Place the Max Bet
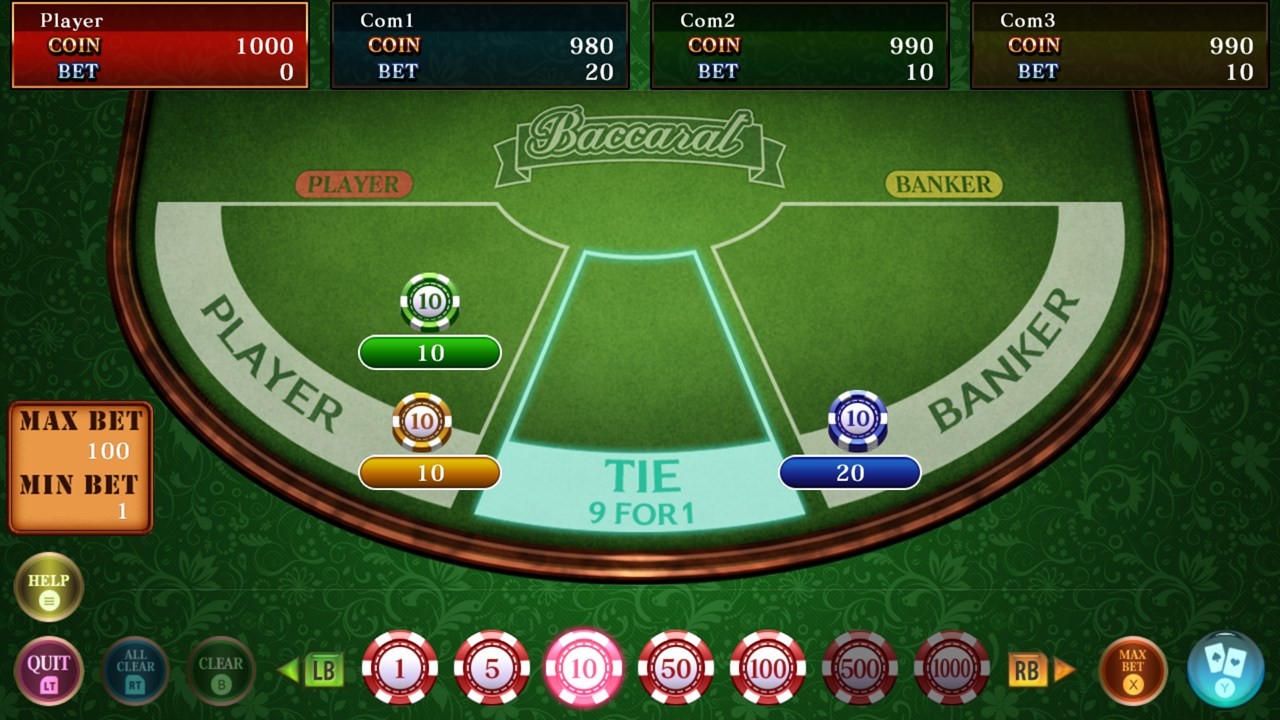1280x720 pixels. pyautogui.click(x=1132, y=670)
